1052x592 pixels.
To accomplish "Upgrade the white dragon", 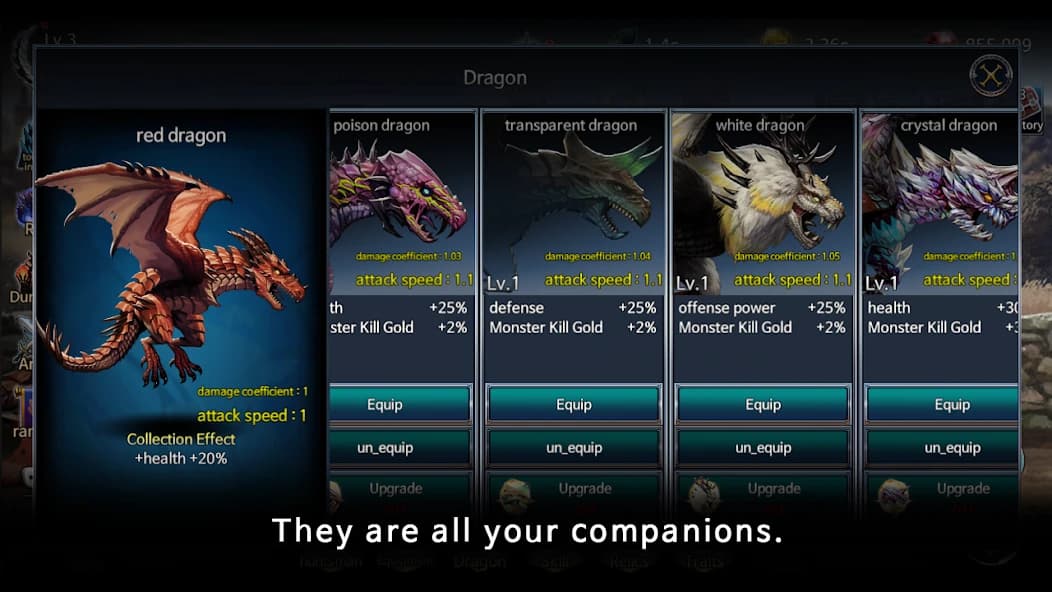I will click(773, 489).
